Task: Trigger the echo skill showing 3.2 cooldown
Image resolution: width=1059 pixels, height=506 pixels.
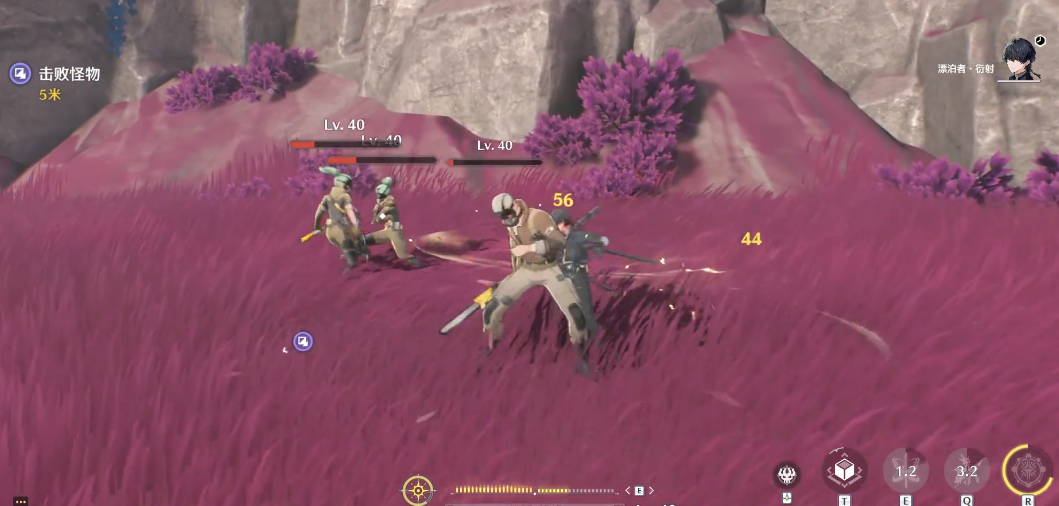Action: pos(966,470)
